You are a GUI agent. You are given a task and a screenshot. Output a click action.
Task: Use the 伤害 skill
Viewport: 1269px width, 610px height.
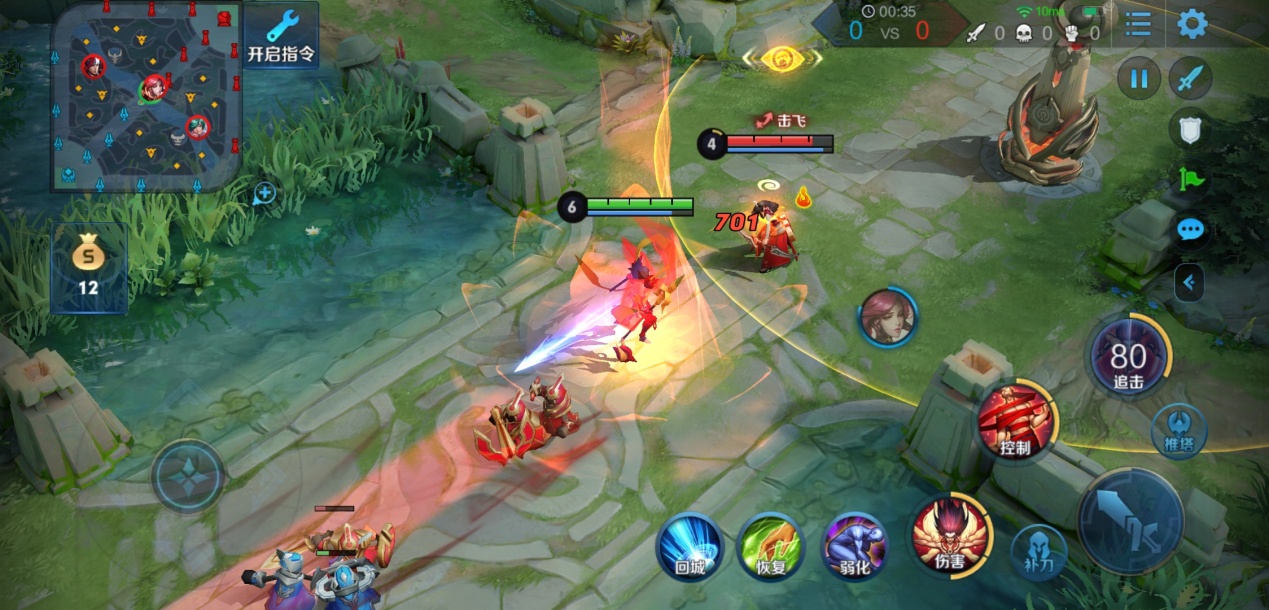coord(949,535)
